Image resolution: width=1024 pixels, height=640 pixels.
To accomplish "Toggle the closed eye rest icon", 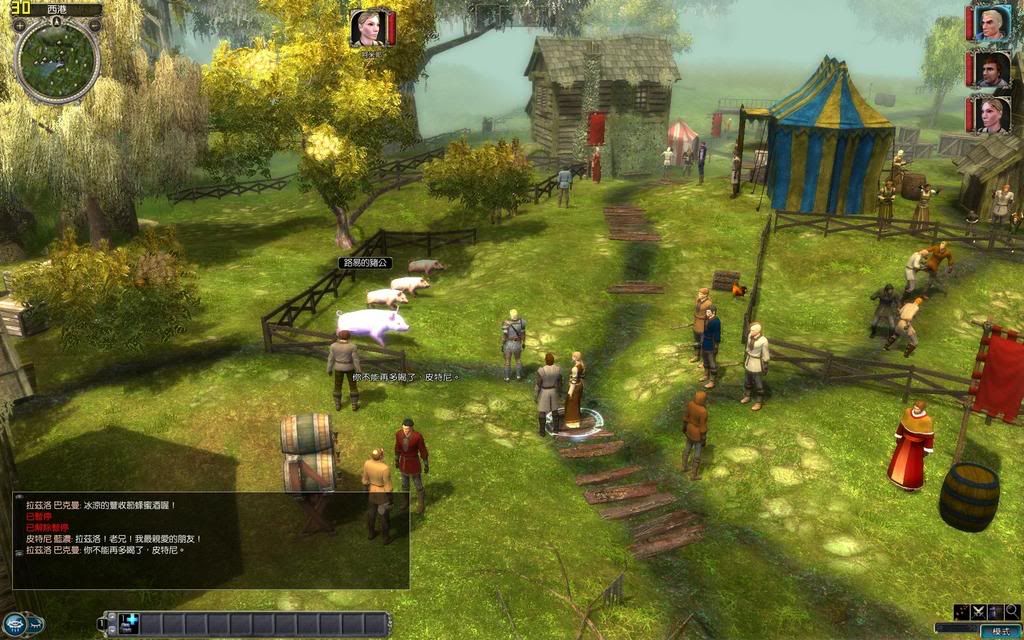I will pos(36,625).
